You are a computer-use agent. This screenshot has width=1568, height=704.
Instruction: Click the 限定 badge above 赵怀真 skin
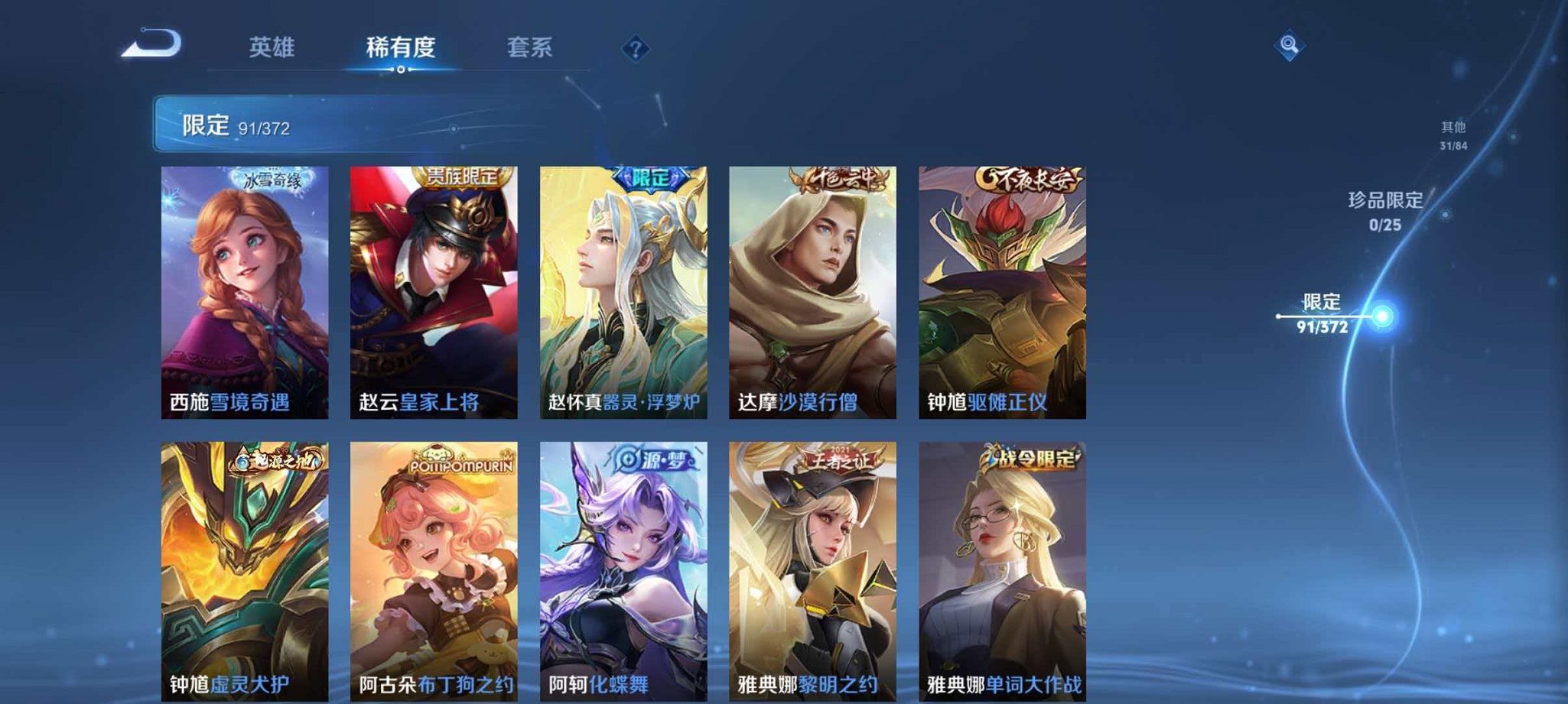click(650, 177)
